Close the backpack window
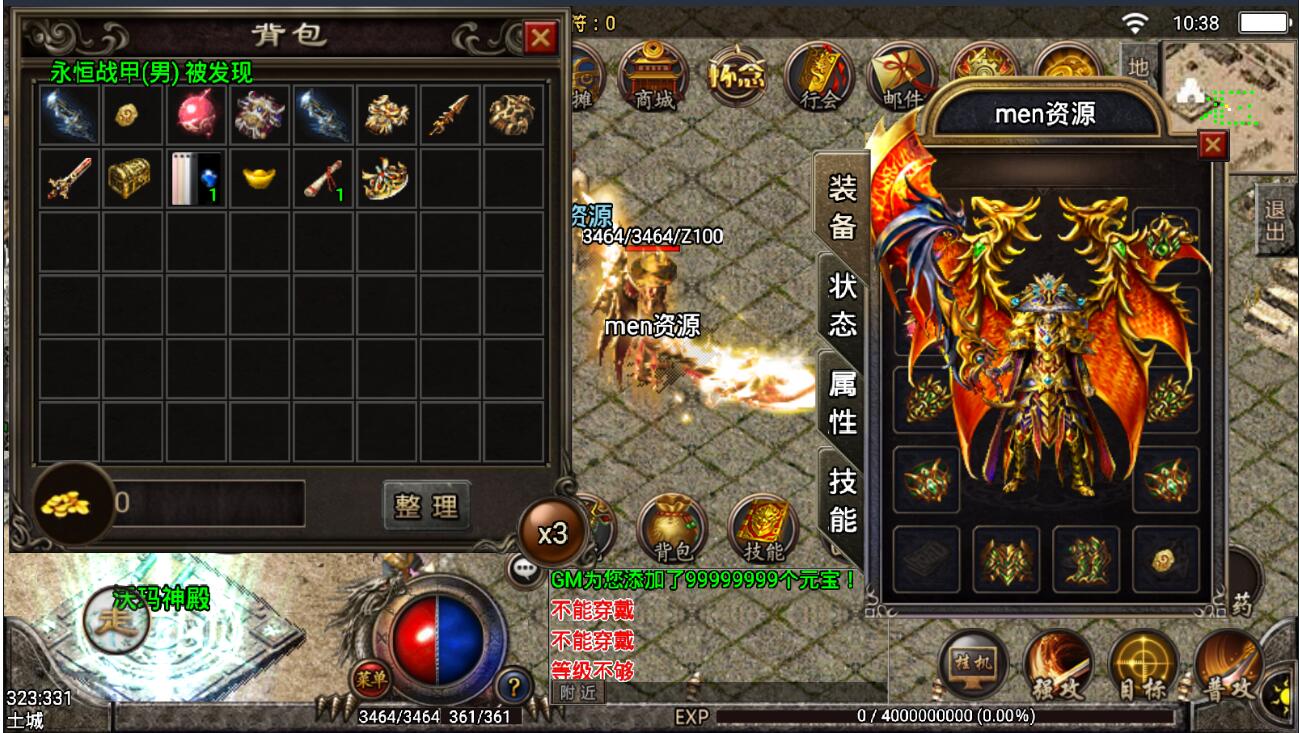The width and height of the screenshot is (1299, 733). point(541,38)
